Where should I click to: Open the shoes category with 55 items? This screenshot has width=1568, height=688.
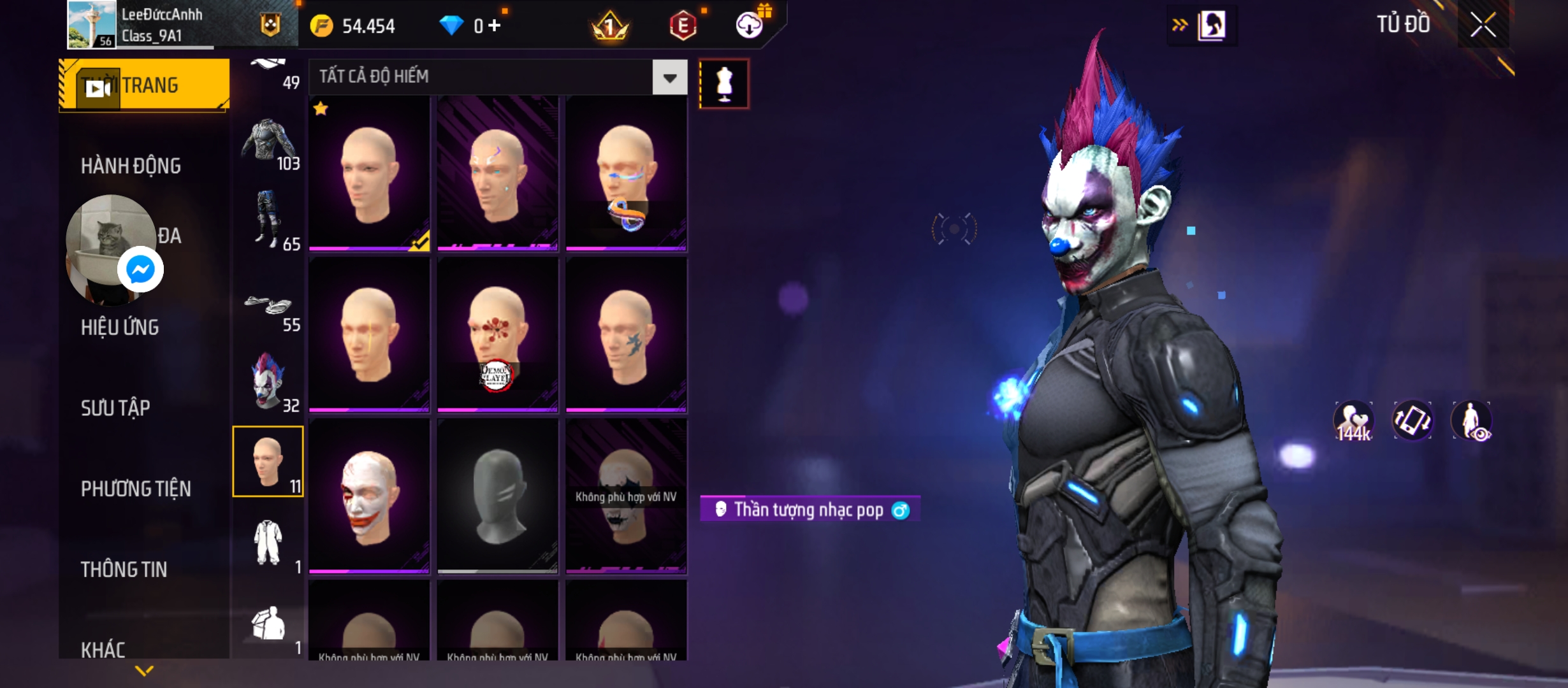(x=268, y=309)
